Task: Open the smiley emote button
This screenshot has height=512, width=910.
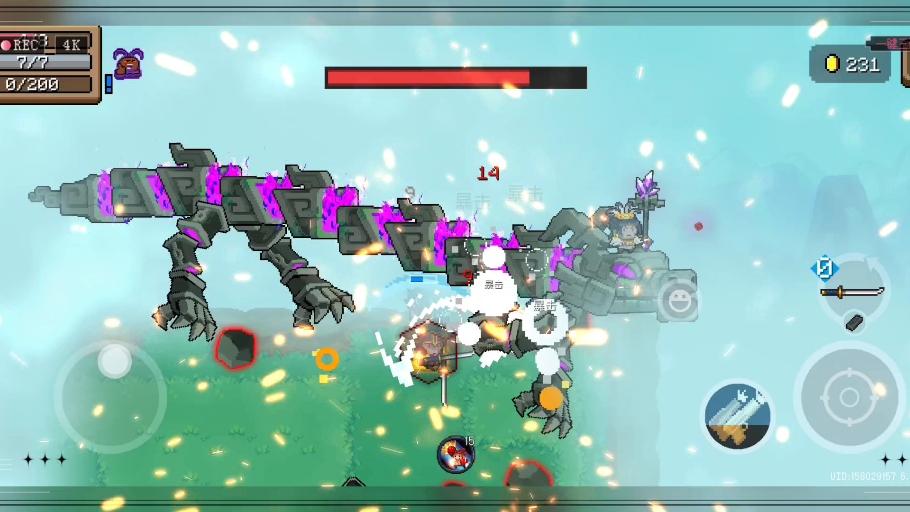Action: 679,300
